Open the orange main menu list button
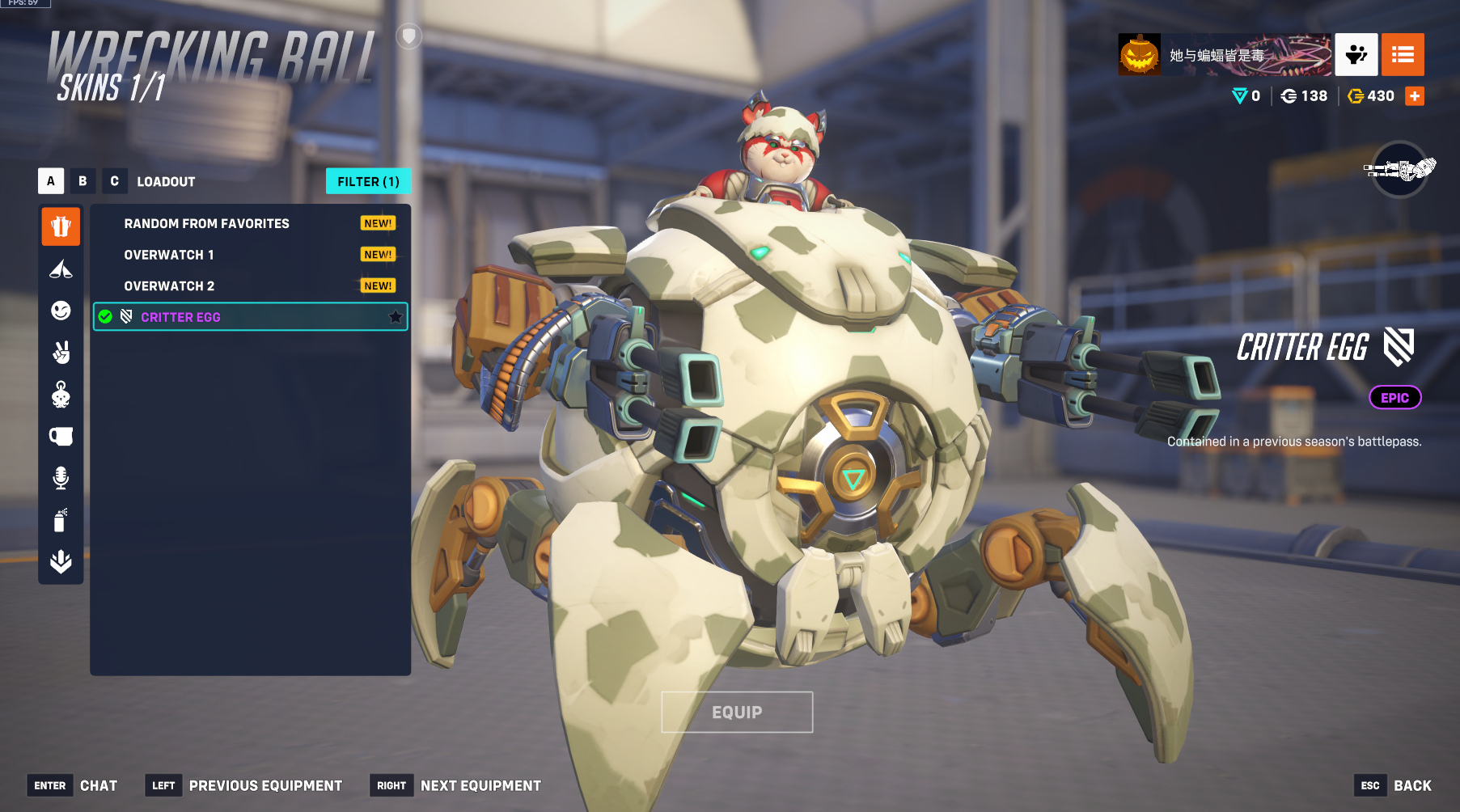Viewport: 1460px width, 812px height. pyautogui.click(x=1403, y=55)
